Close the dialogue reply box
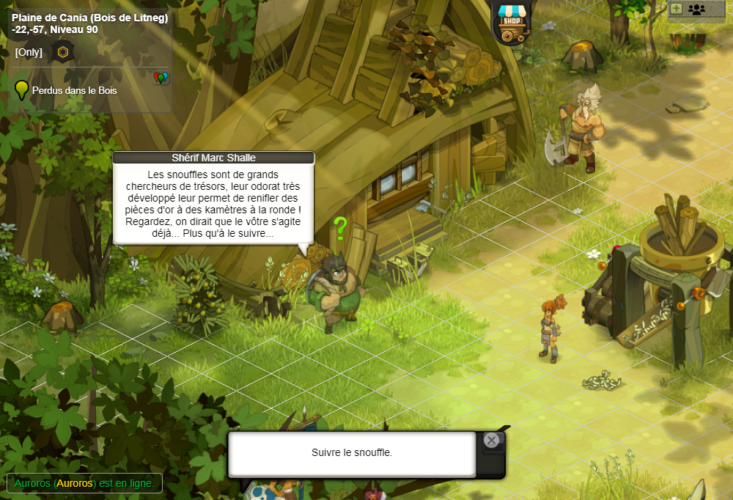Image resolution: width=733 pixels, height=500 pixels. 491,440
